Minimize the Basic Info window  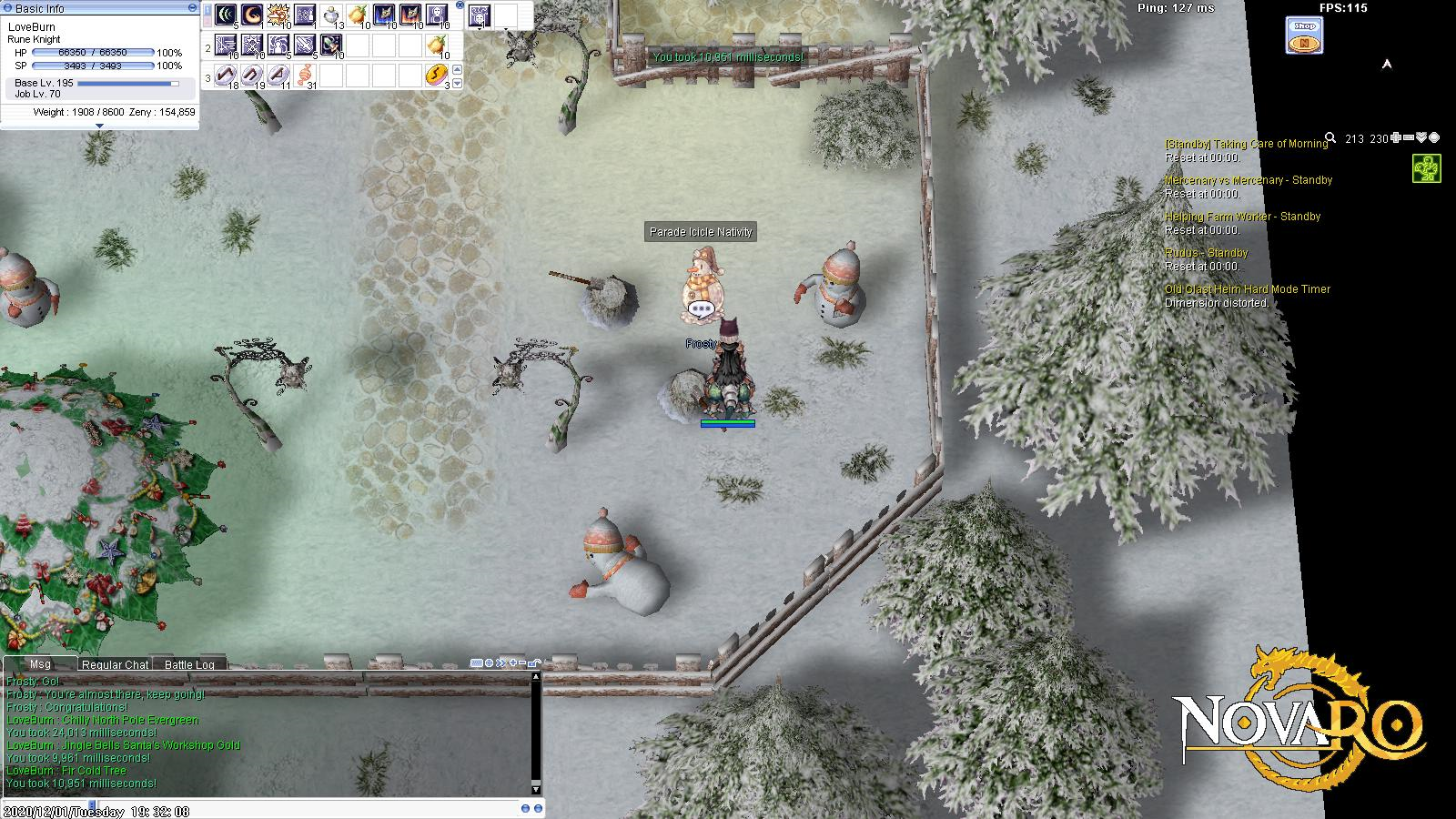192,7
